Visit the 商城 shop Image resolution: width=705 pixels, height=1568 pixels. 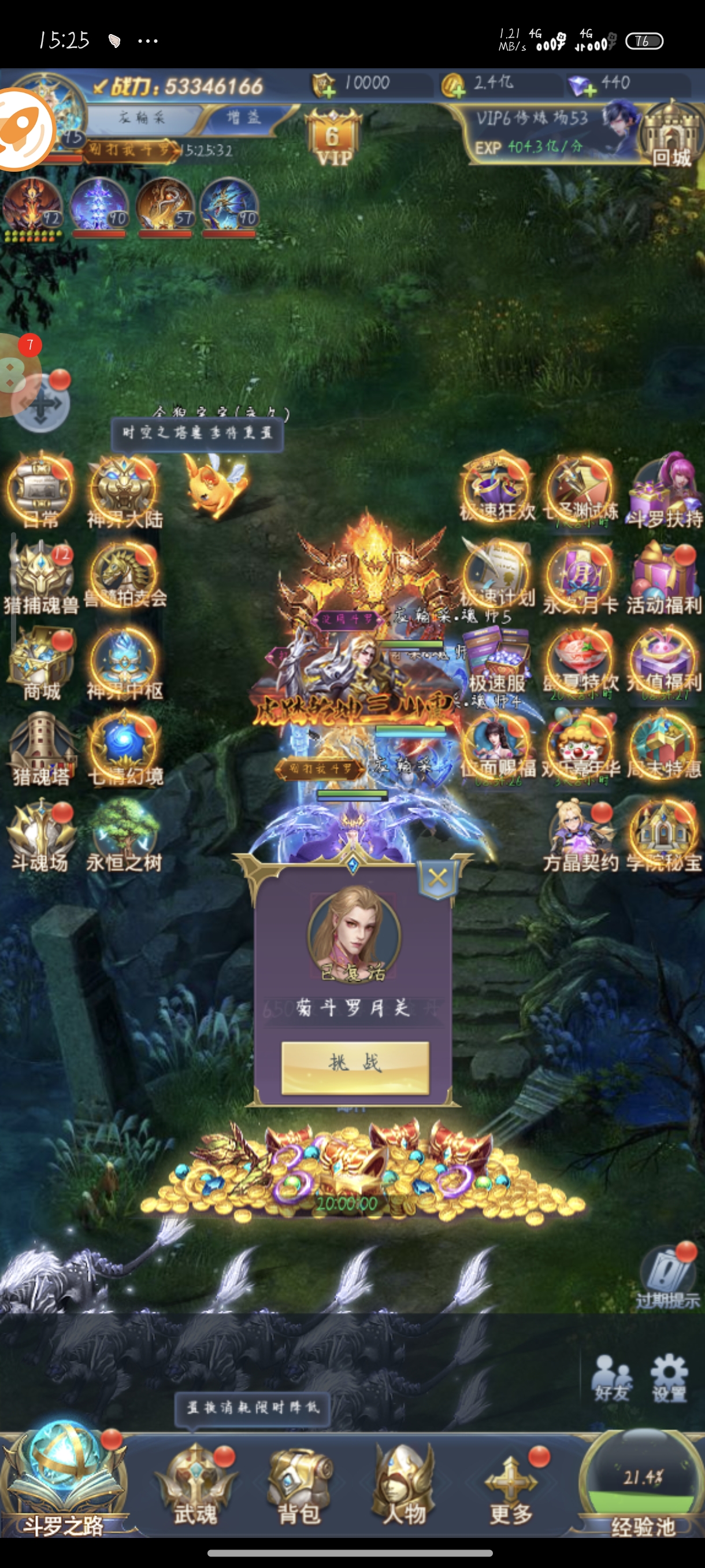pos(41,664)
